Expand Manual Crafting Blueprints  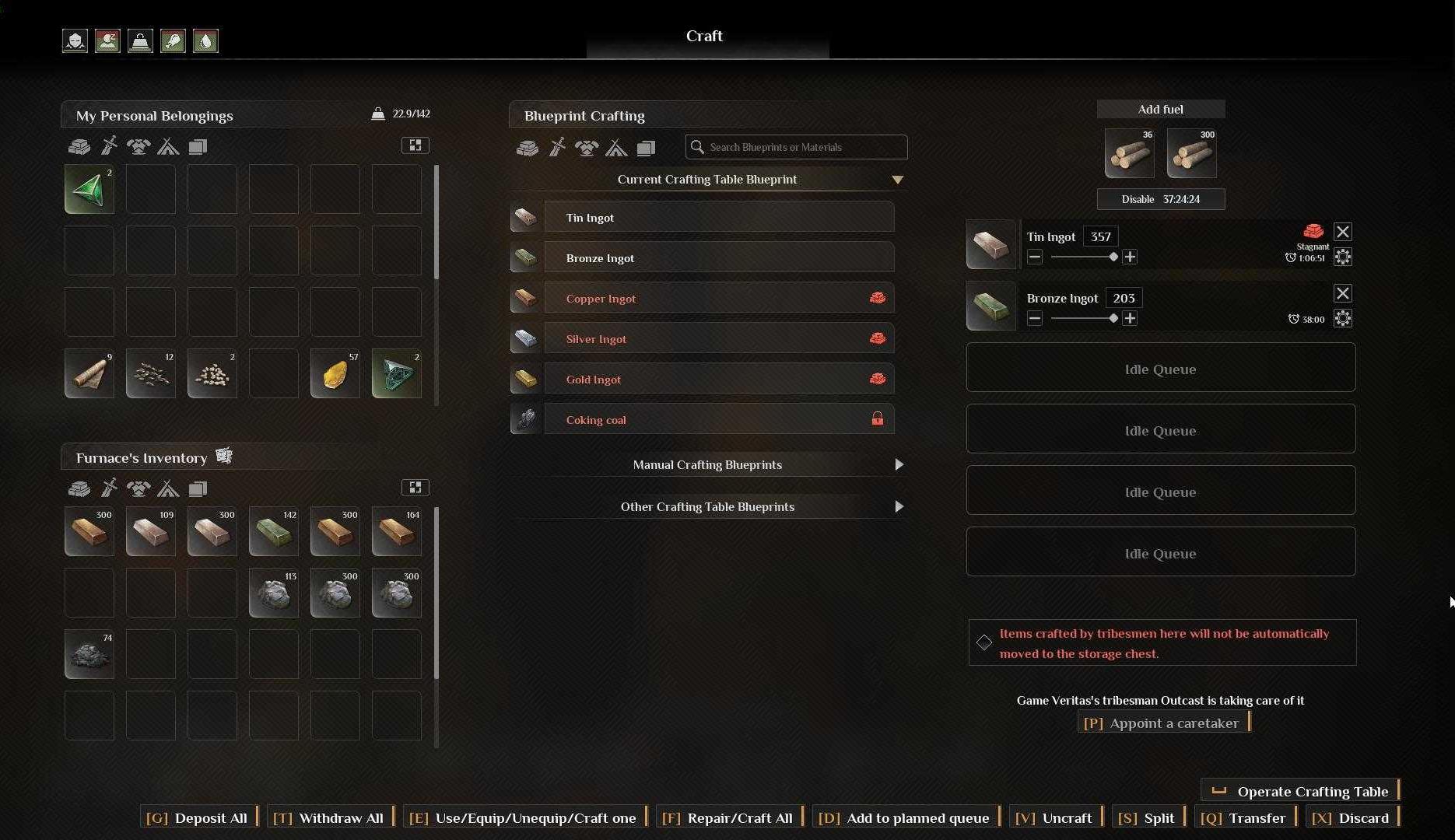pos(707,464)
